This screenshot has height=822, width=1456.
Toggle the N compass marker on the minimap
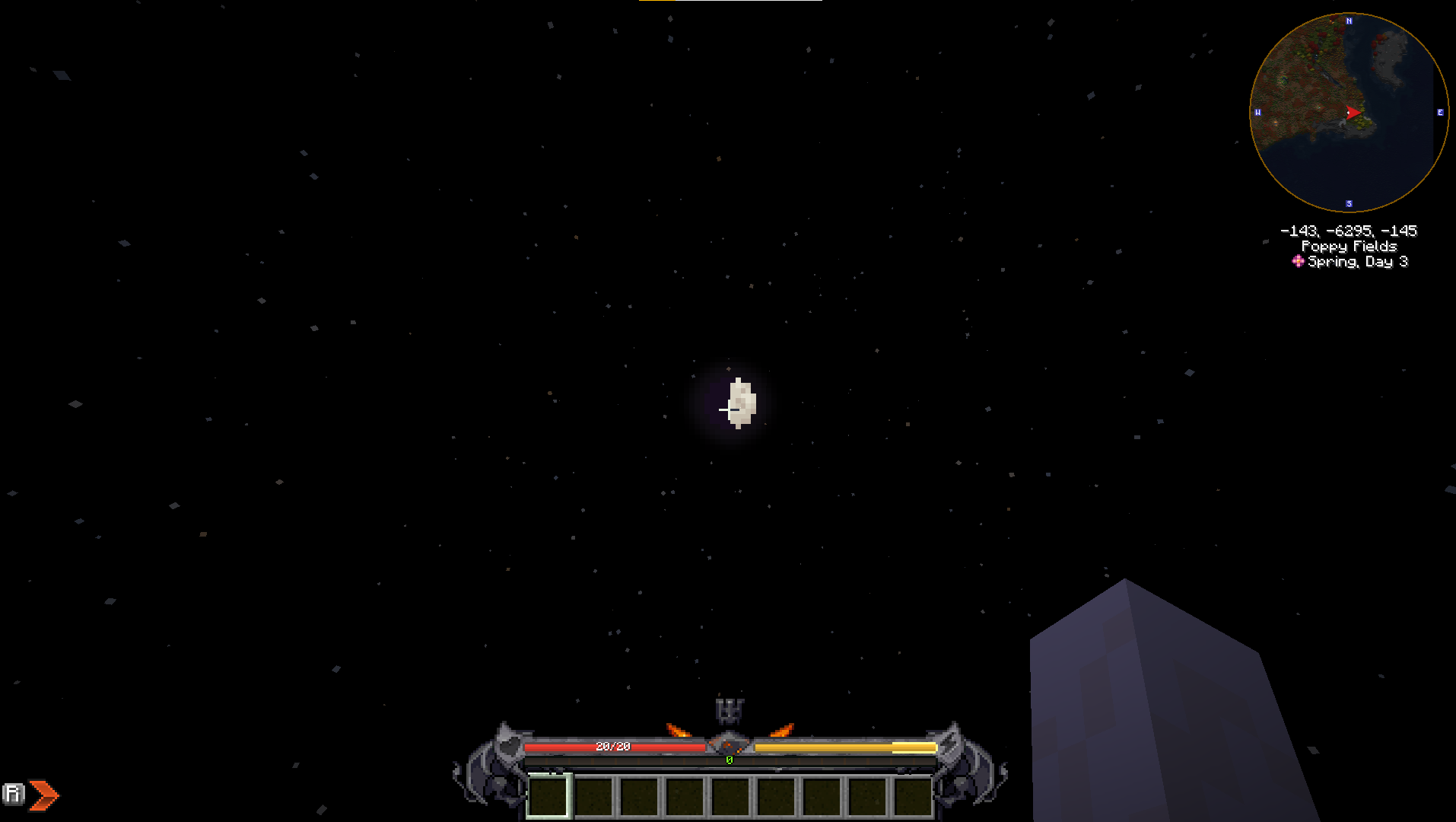tap(1349, 21)
